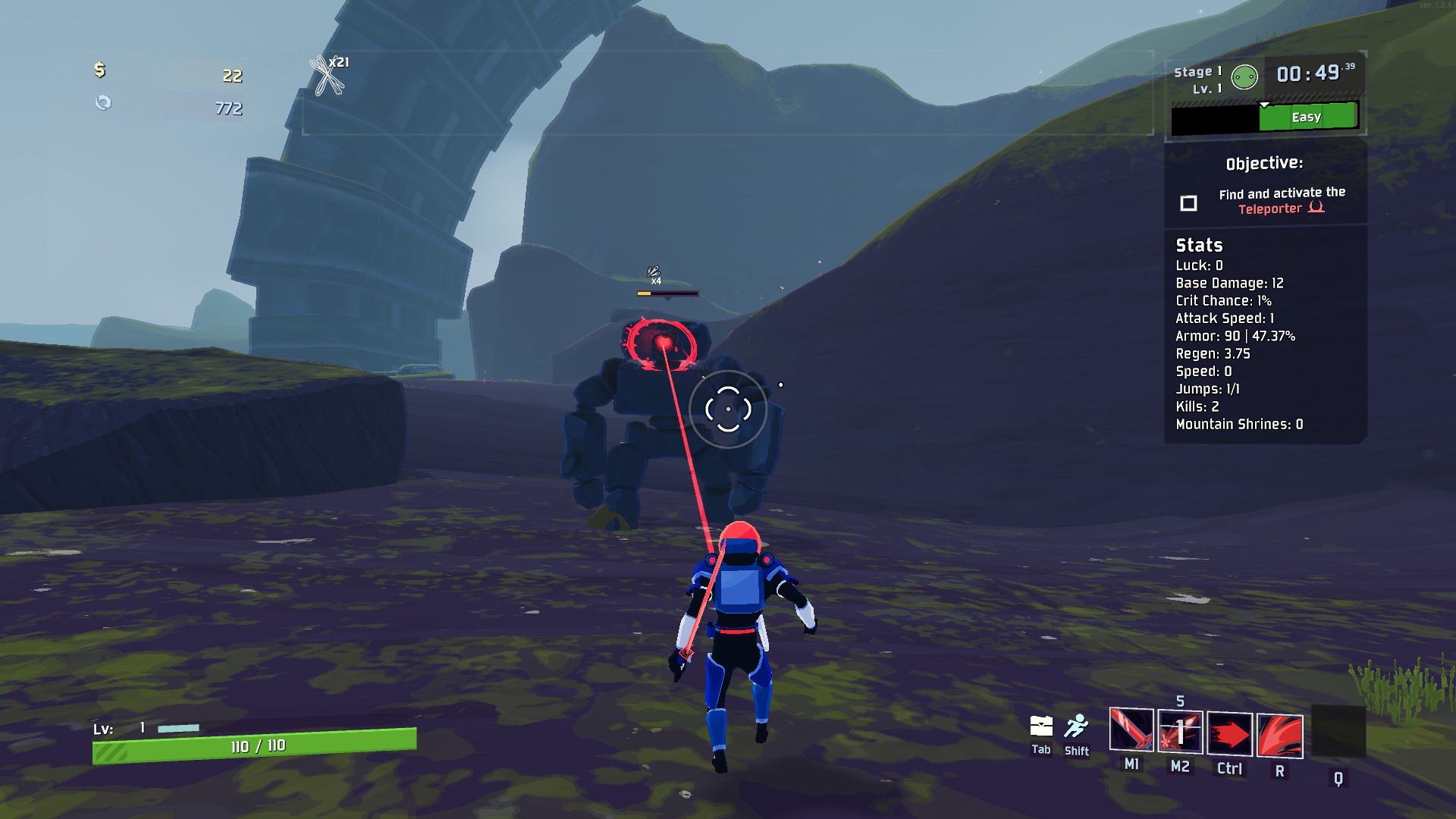
Task: Select the empty equipment slot above Q
Action: pyautogui.click(x=1338, y=731)
